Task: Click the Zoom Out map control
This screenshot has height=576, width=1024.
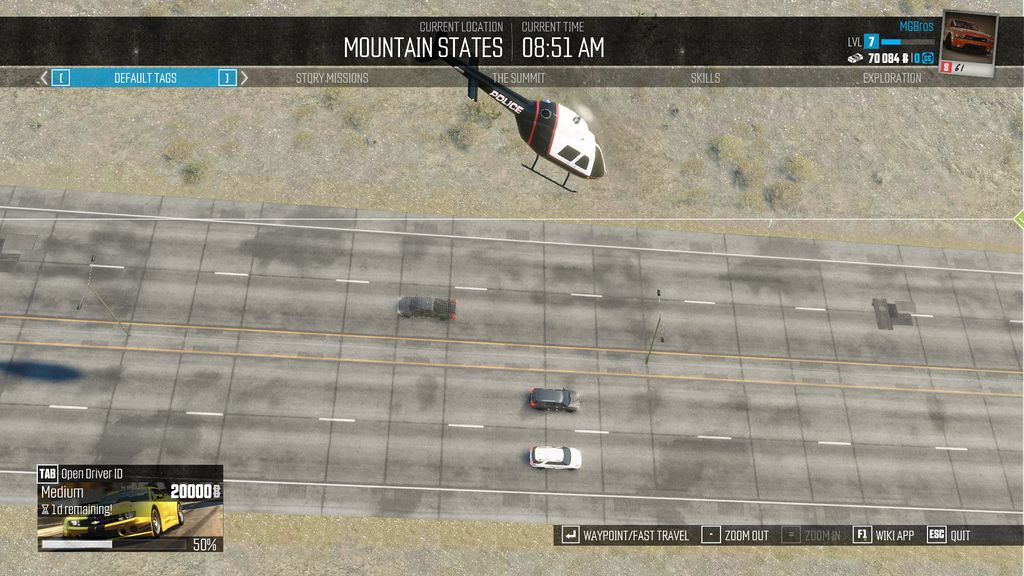Action: coord(735,535)
